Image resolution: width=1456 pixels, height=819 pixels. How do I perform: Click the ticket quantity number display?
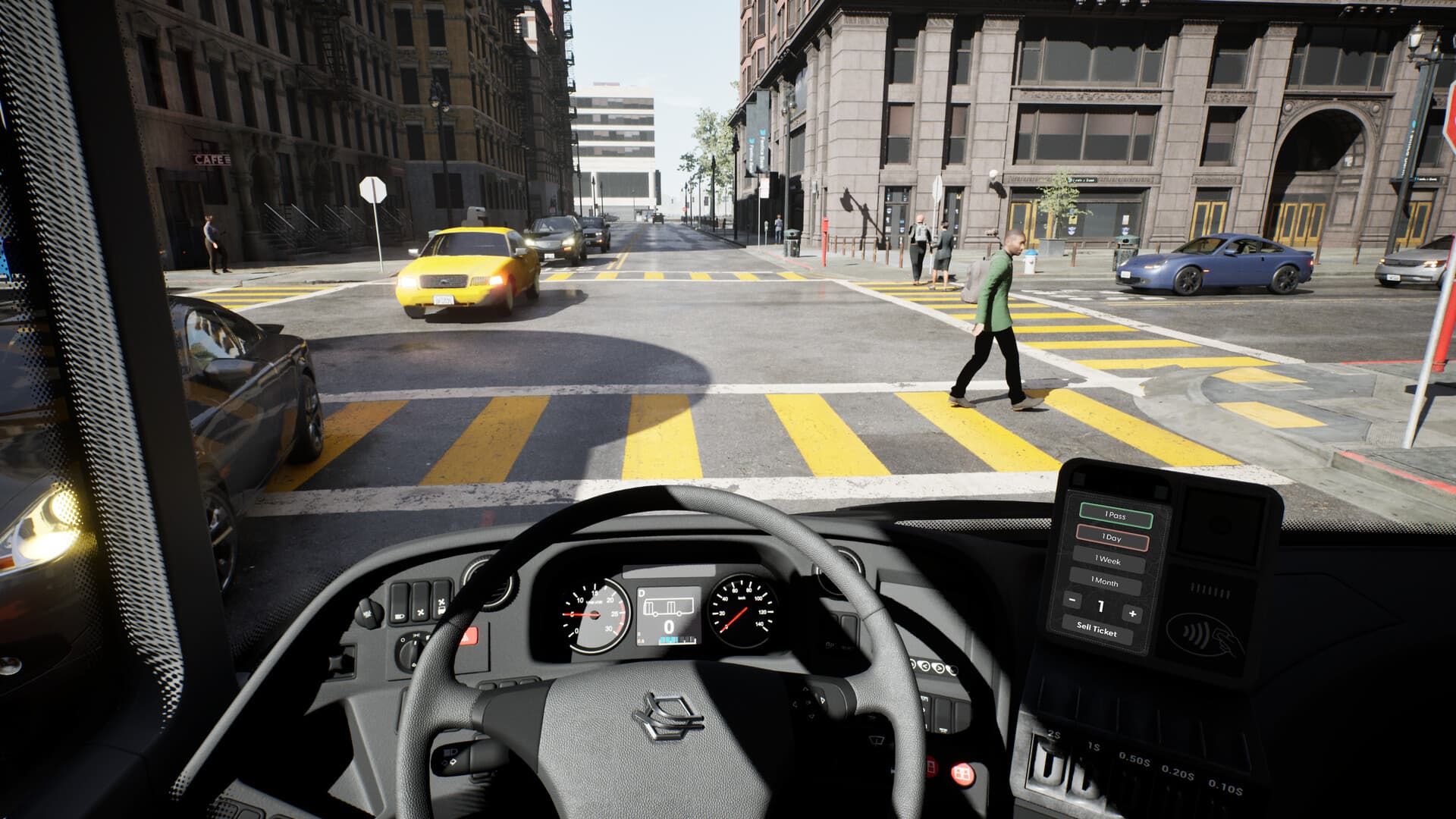(1101, 607)
